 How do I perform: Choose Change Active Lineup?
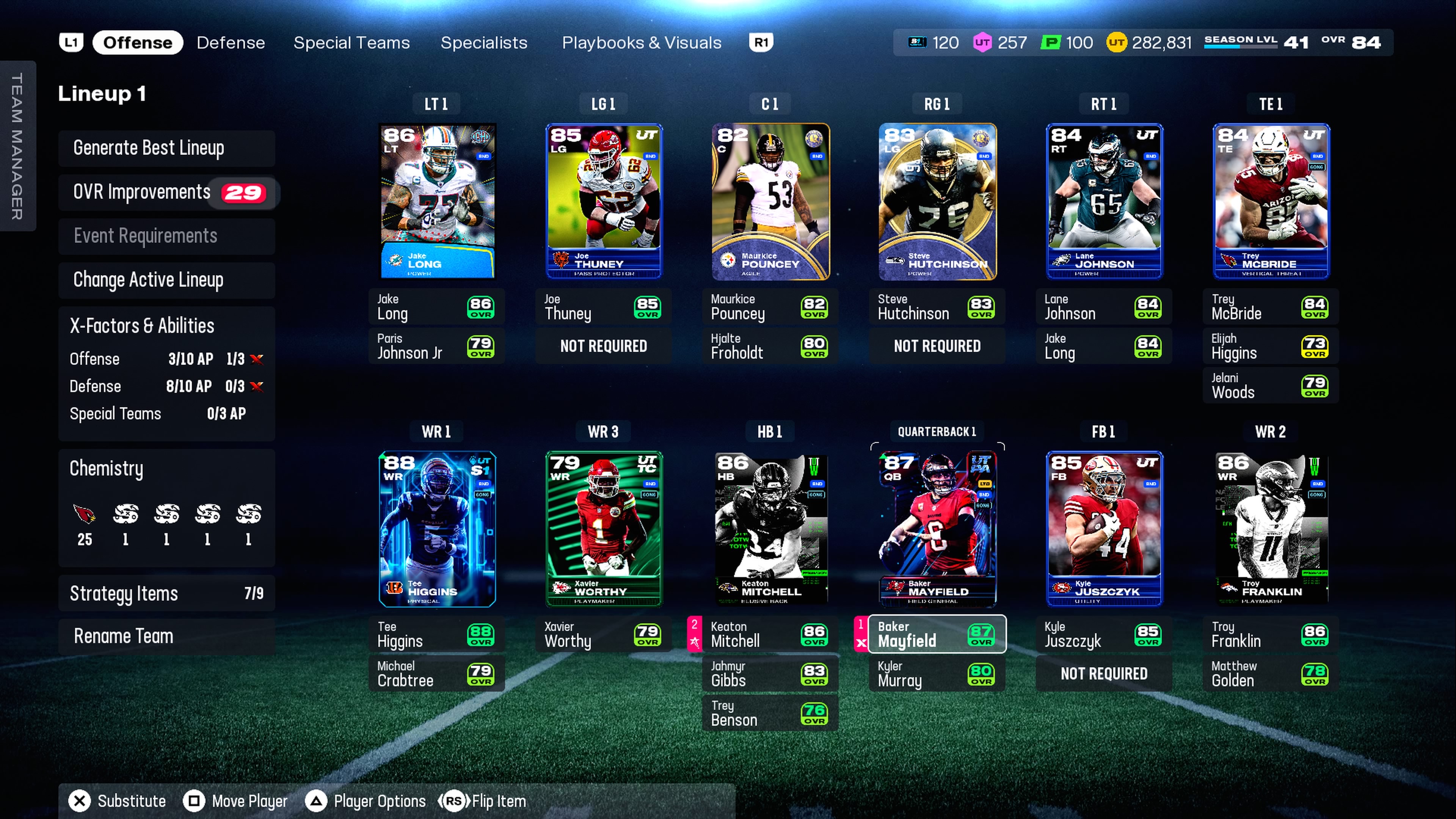click(166, 280)
